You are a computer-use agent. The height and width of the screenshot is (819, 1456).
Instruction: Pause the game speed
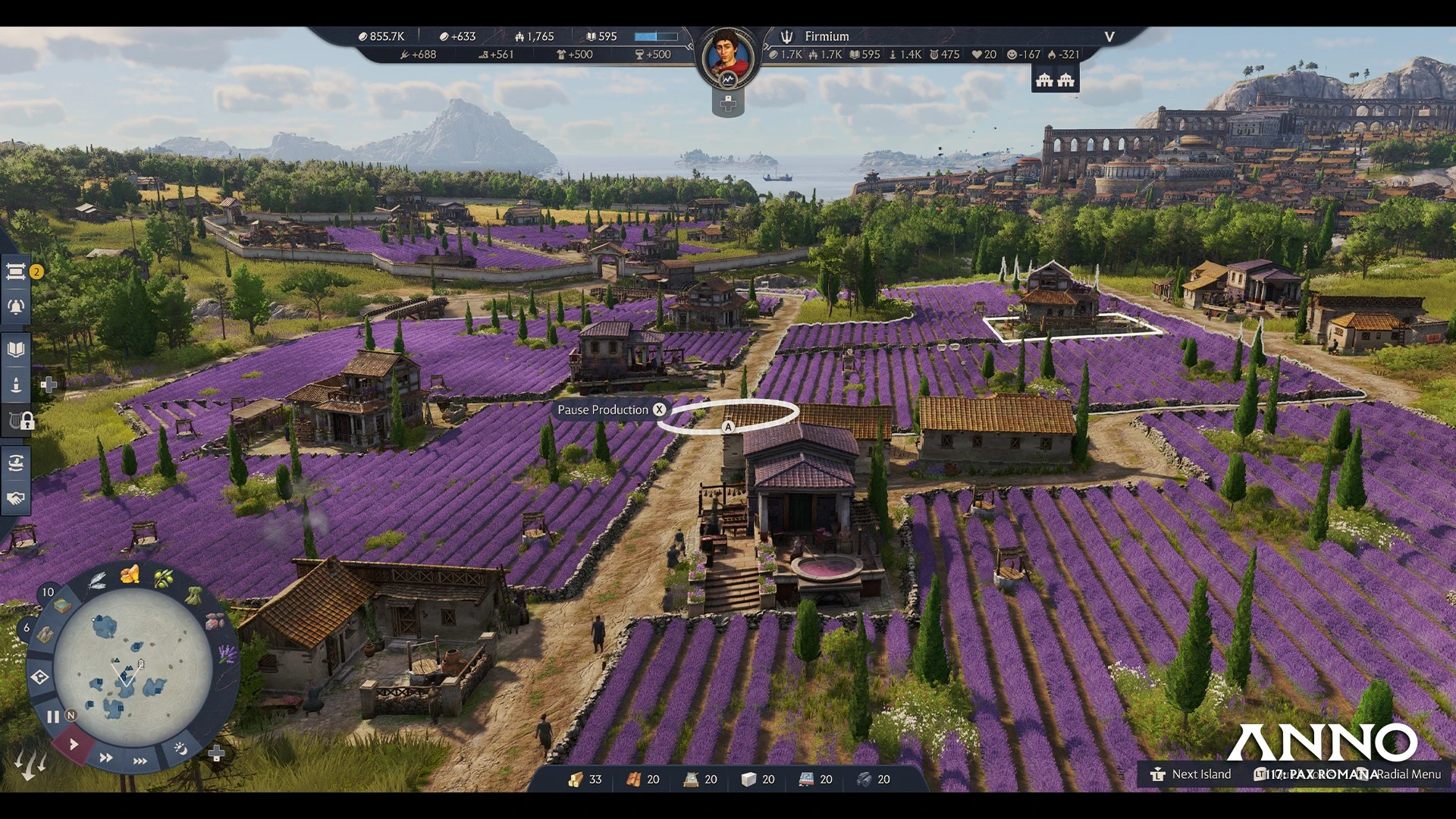pyautogui.click(x=52, y=717)
